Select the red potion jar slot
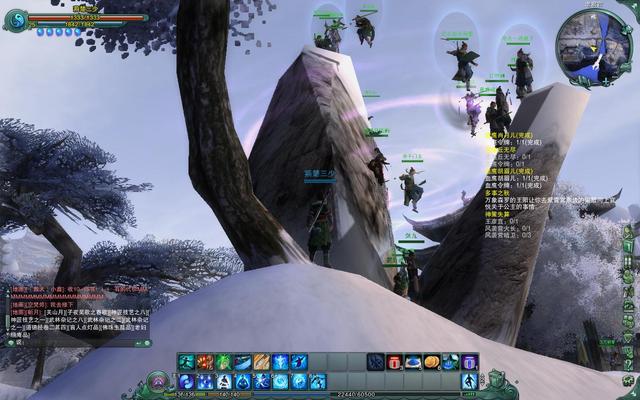Screen dimensions: 640x400 394,362
